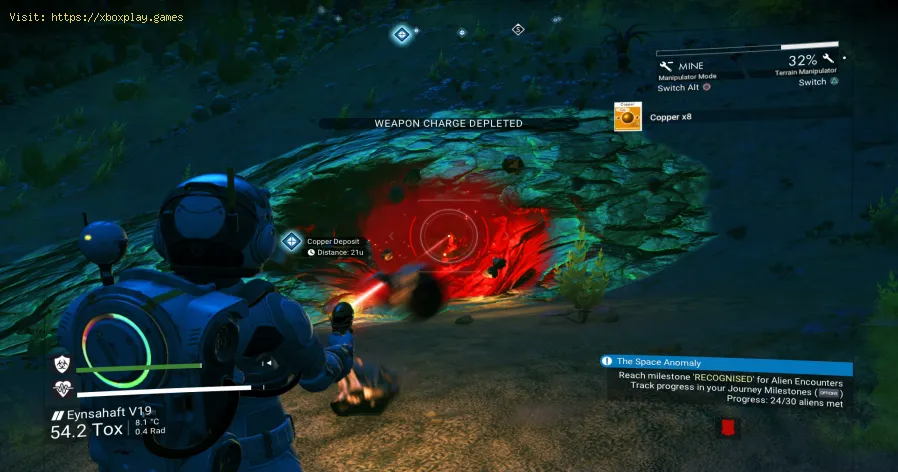Select the Terrain Manipulator tool icon
898x472 pixels.
828,62
